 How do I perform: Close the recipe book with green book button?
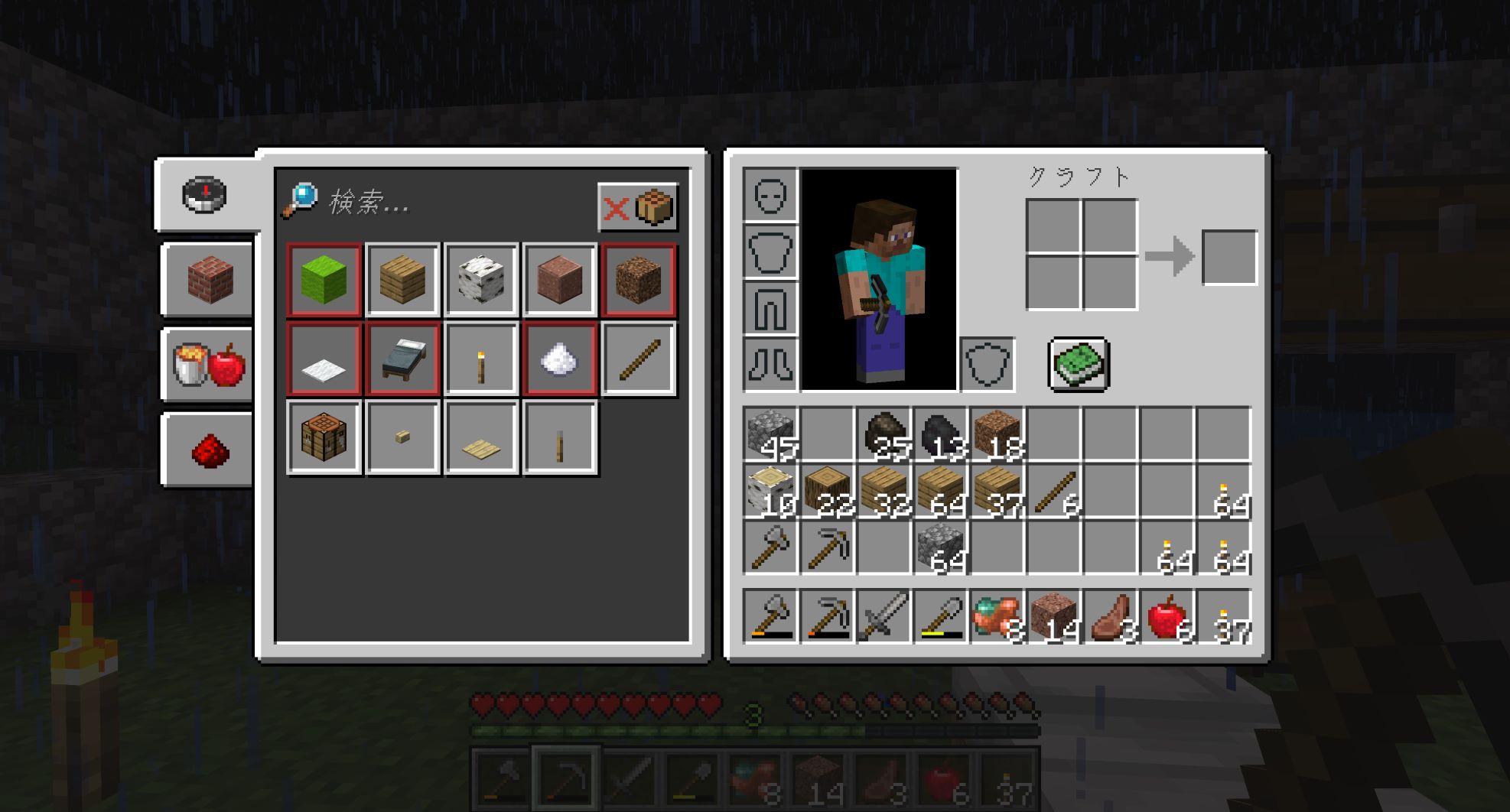[x=1079, y=364]
